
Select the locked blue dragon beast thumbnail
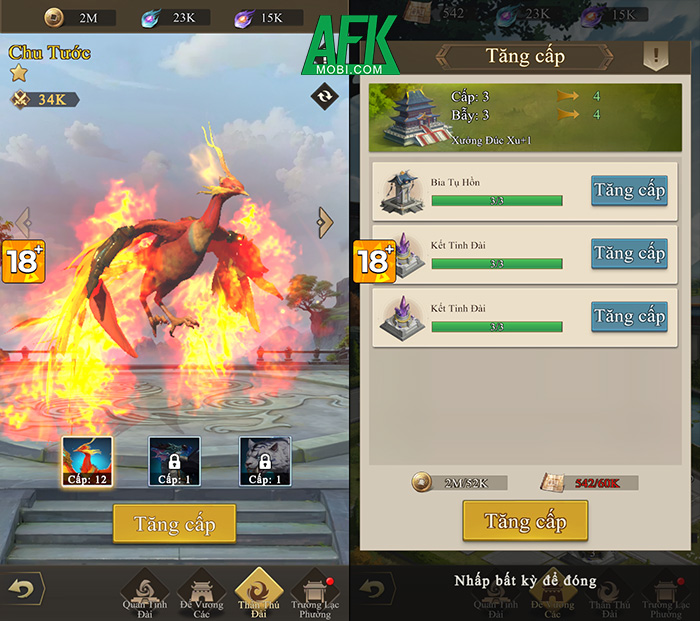click(x=175, y=462)
